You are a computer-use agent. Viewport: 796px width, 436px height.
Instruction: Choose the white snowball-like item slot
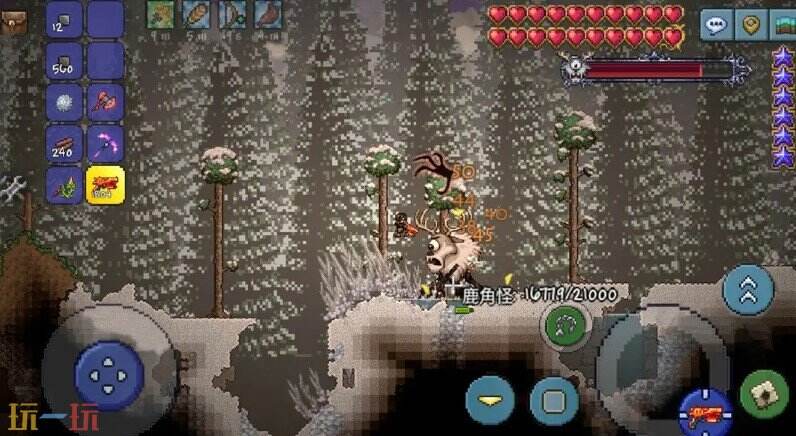pyautogui.click(x=65, y=103)
